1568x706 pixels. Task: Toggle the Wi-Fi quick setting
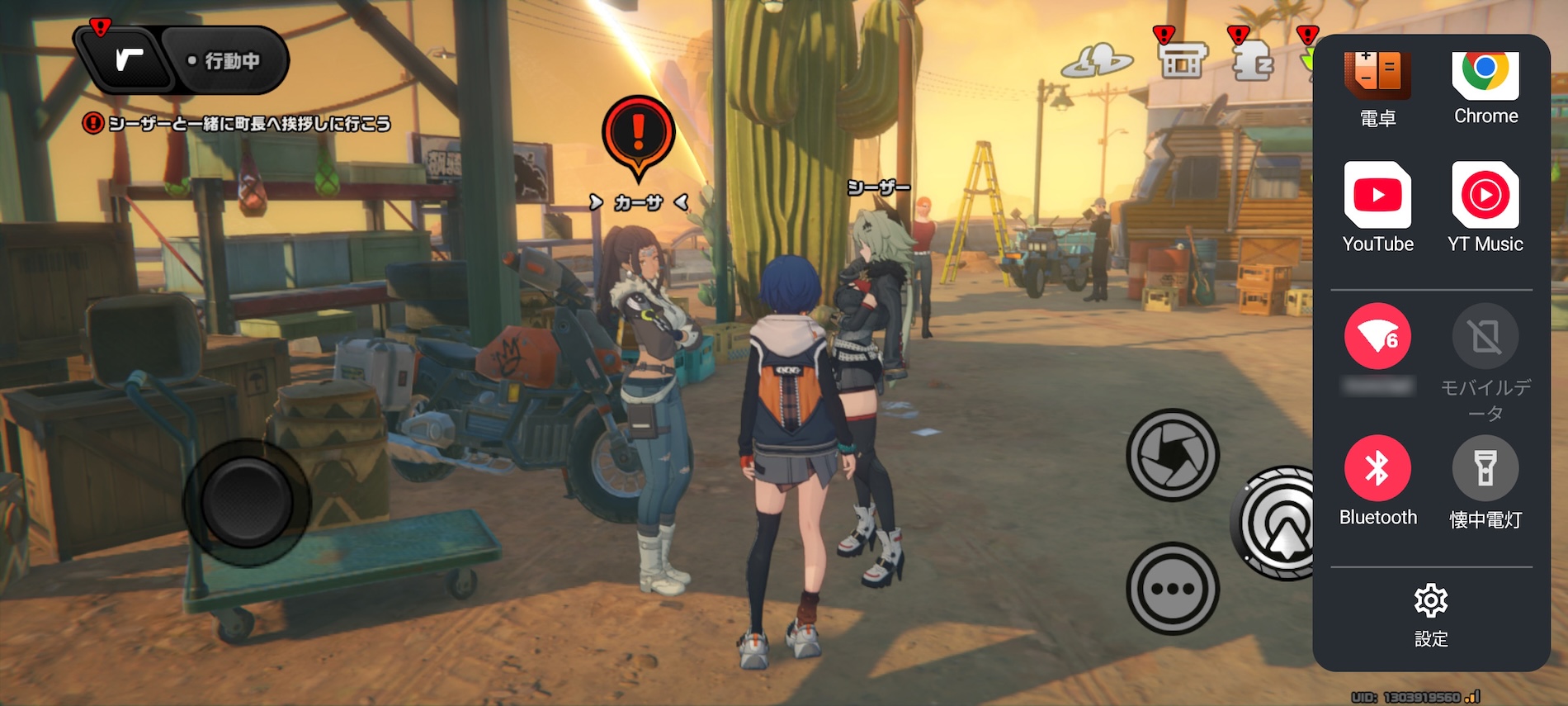tap(1377, 337)
